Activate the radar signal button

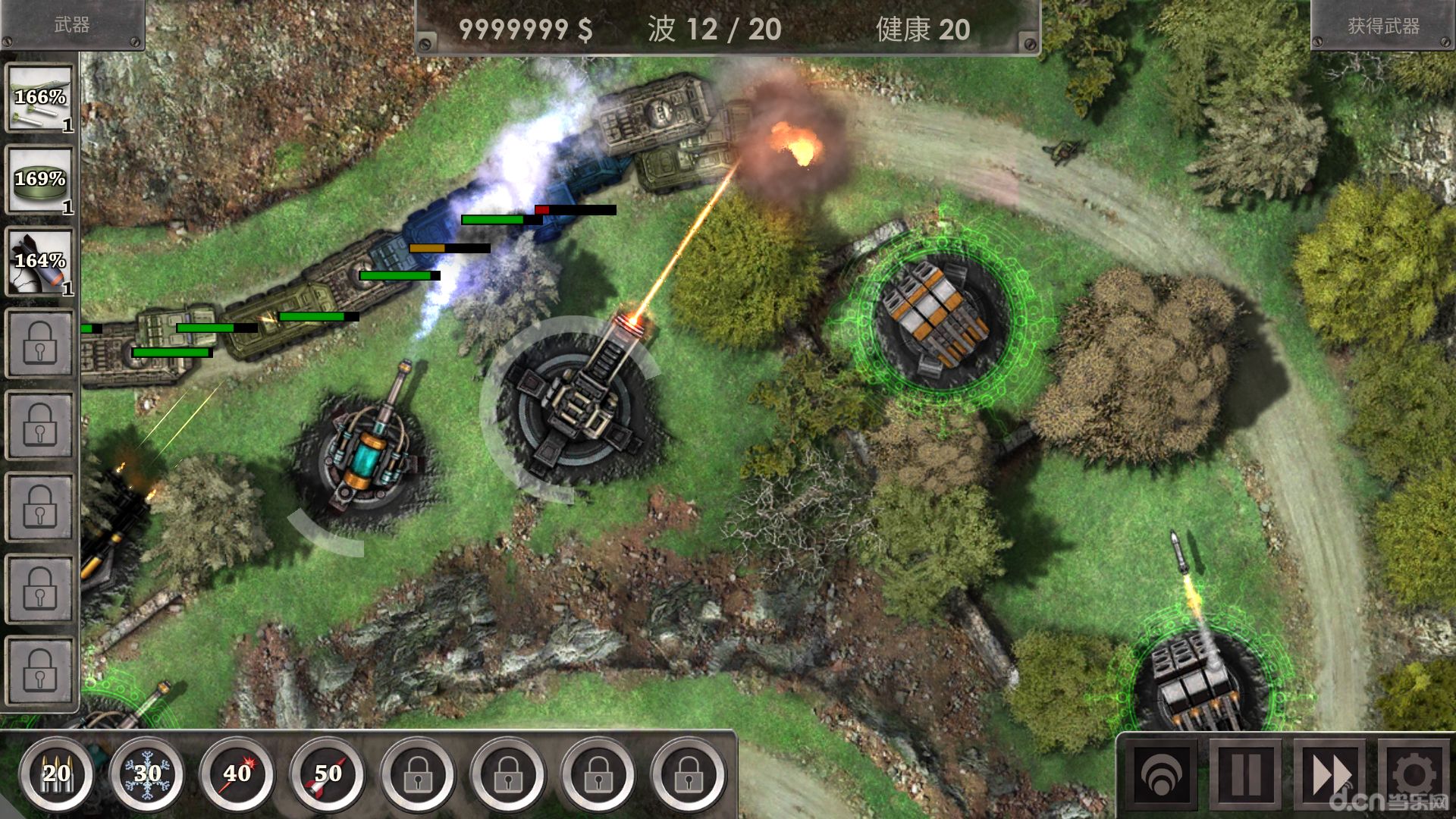1161,775
